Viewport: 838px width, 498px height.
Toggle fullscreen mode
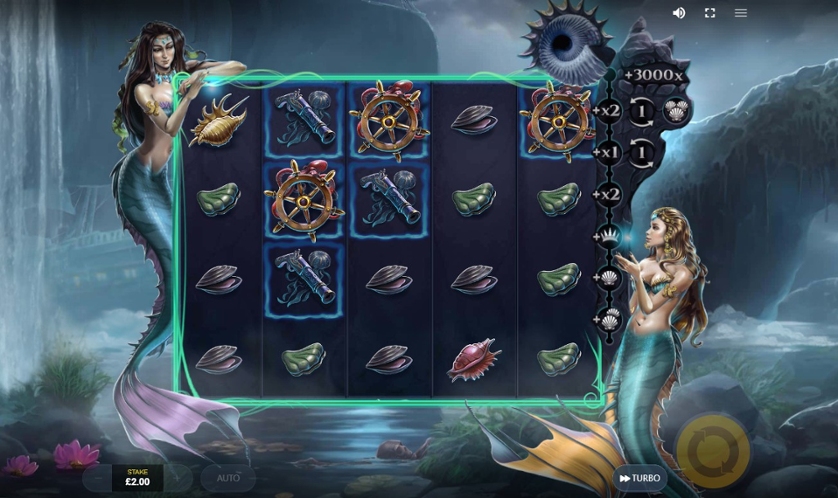[710, 13]
